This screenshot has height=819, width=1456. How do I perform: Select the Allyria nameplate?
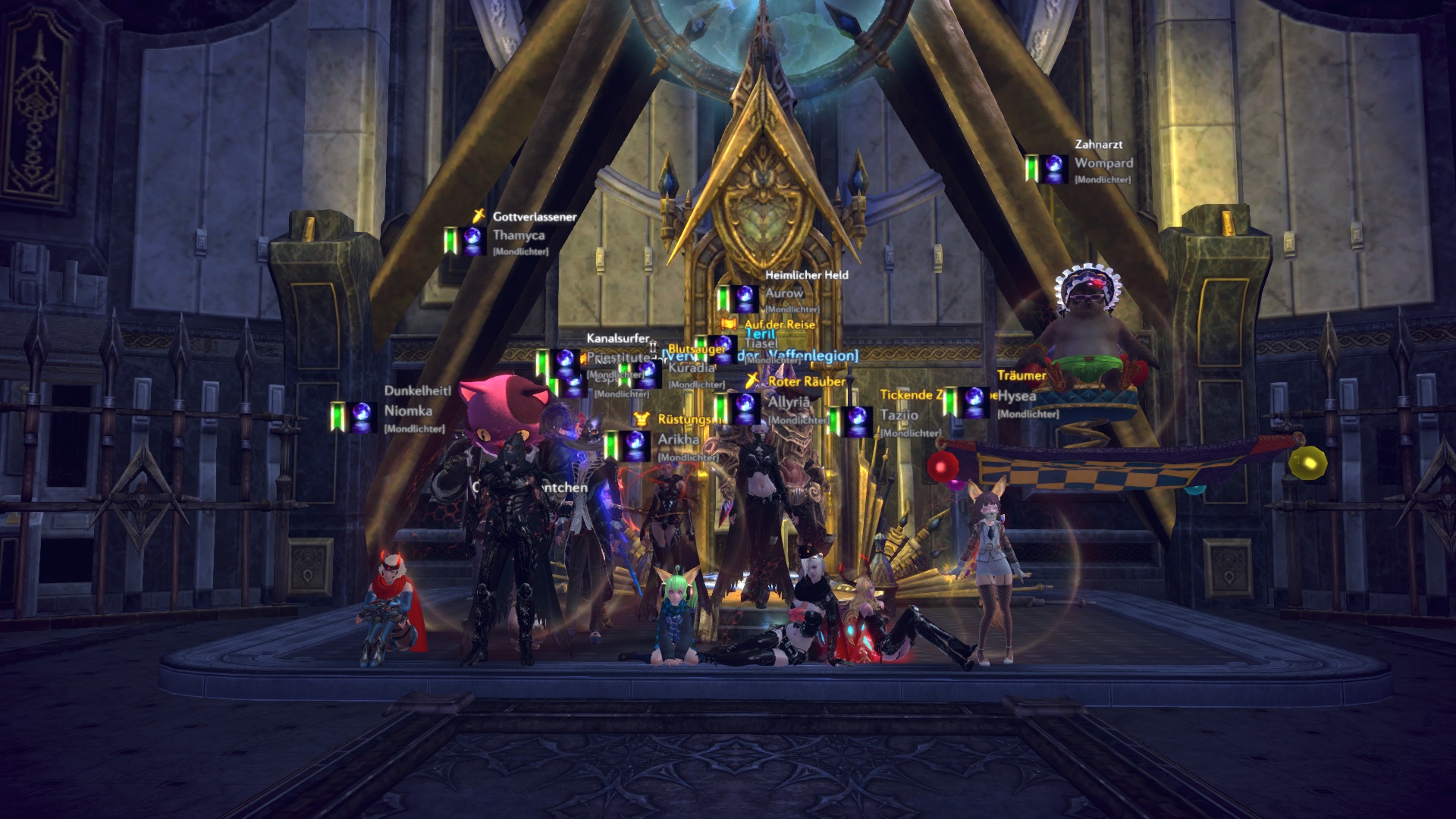[789, 402]
